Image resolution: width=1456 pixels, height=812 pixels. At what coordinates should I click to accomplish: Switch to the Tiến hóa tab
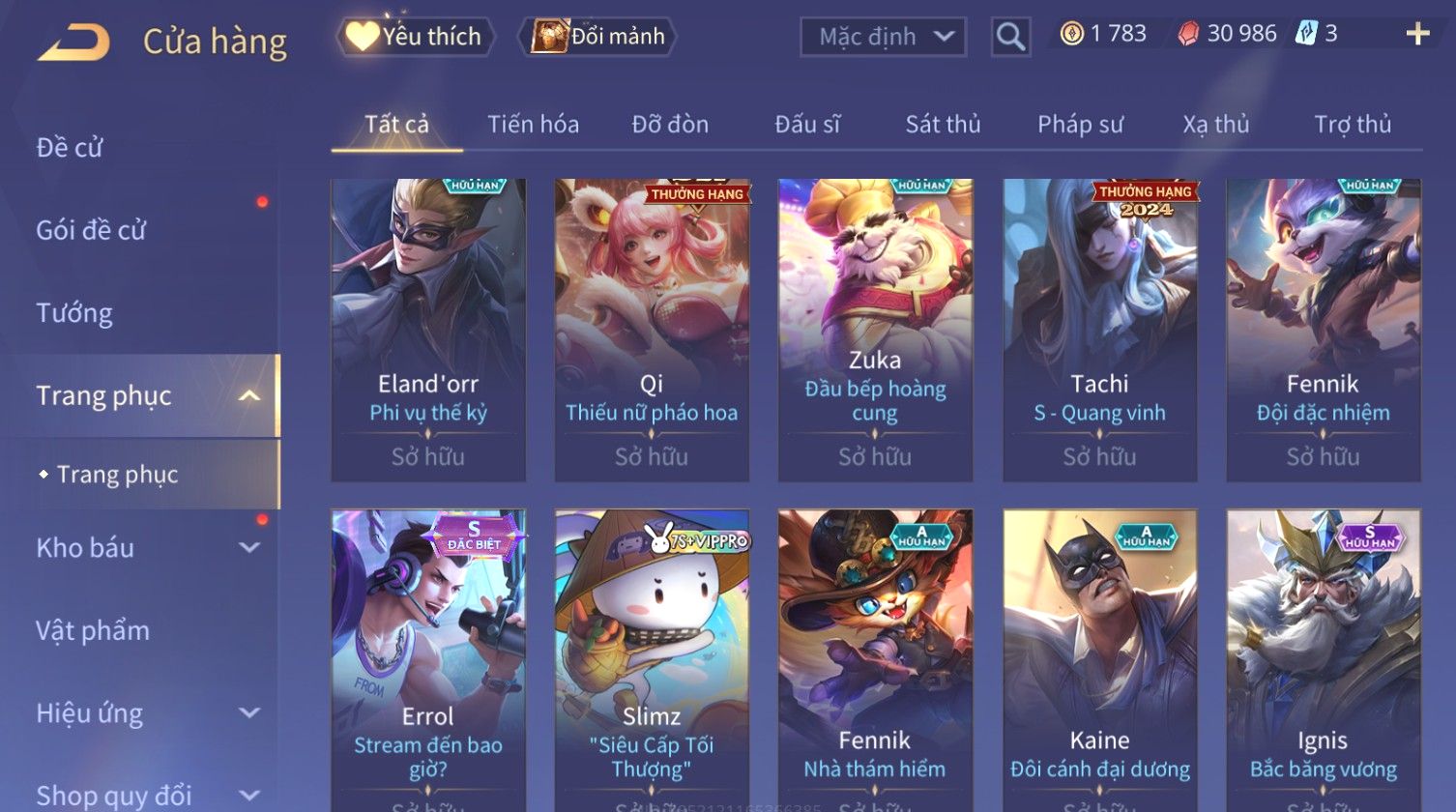[533, 125]
